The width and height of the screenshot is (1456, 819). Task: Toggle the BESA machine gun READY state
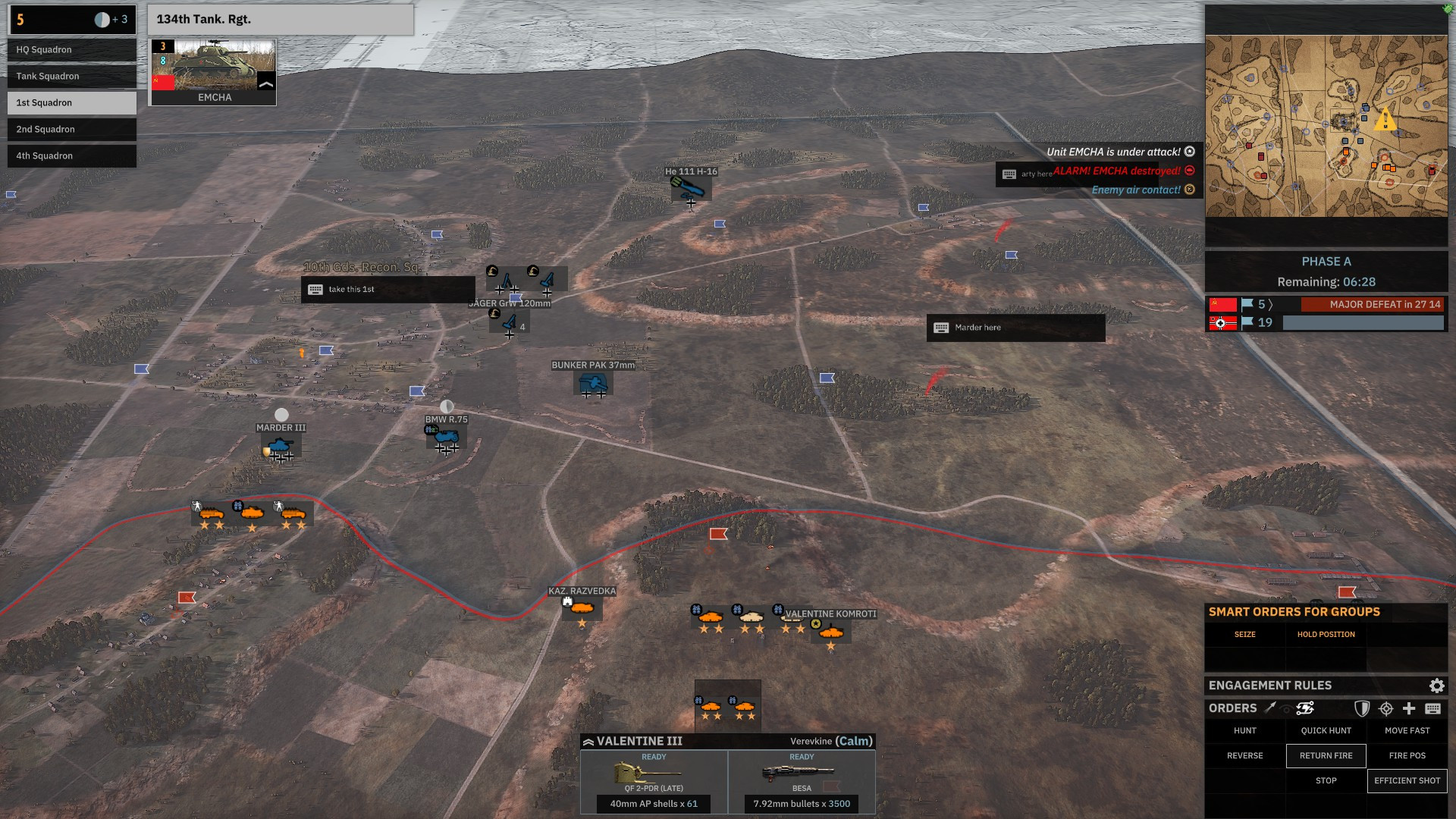(802, 757)
